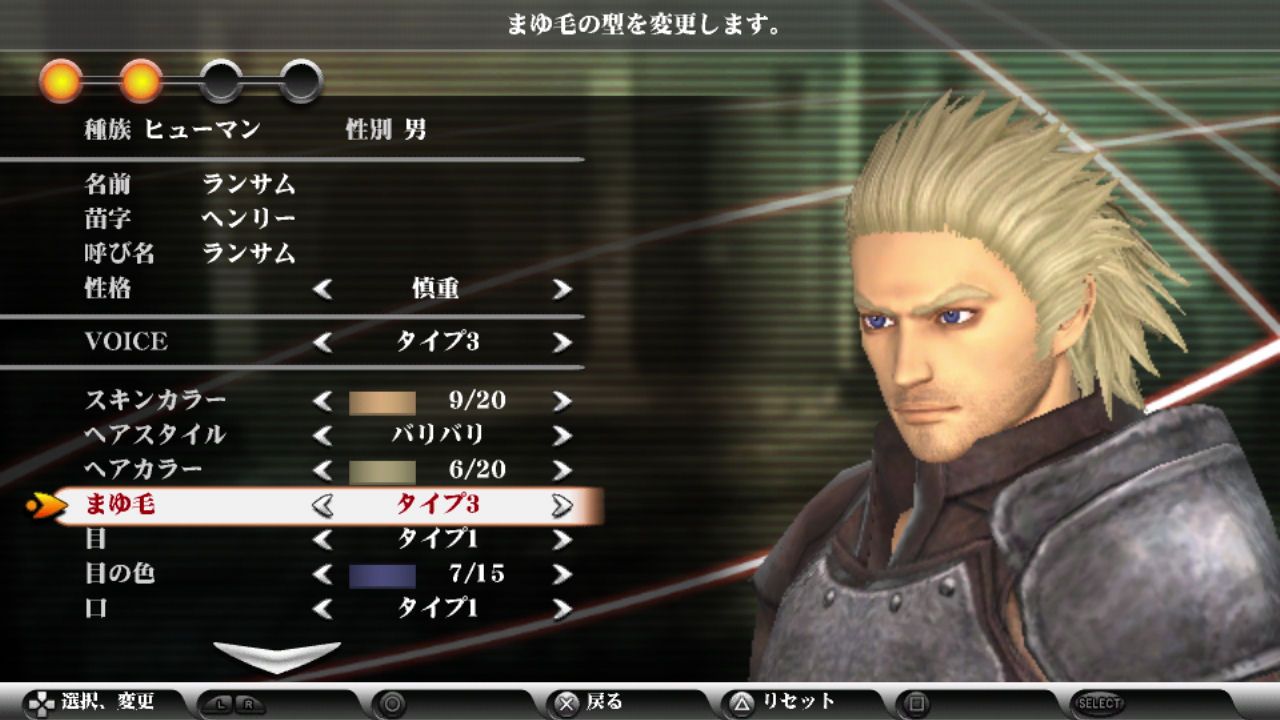Click the right arrow to change まゆ毛 type
Screen dimensions: 1280x720
coord(559,507)
